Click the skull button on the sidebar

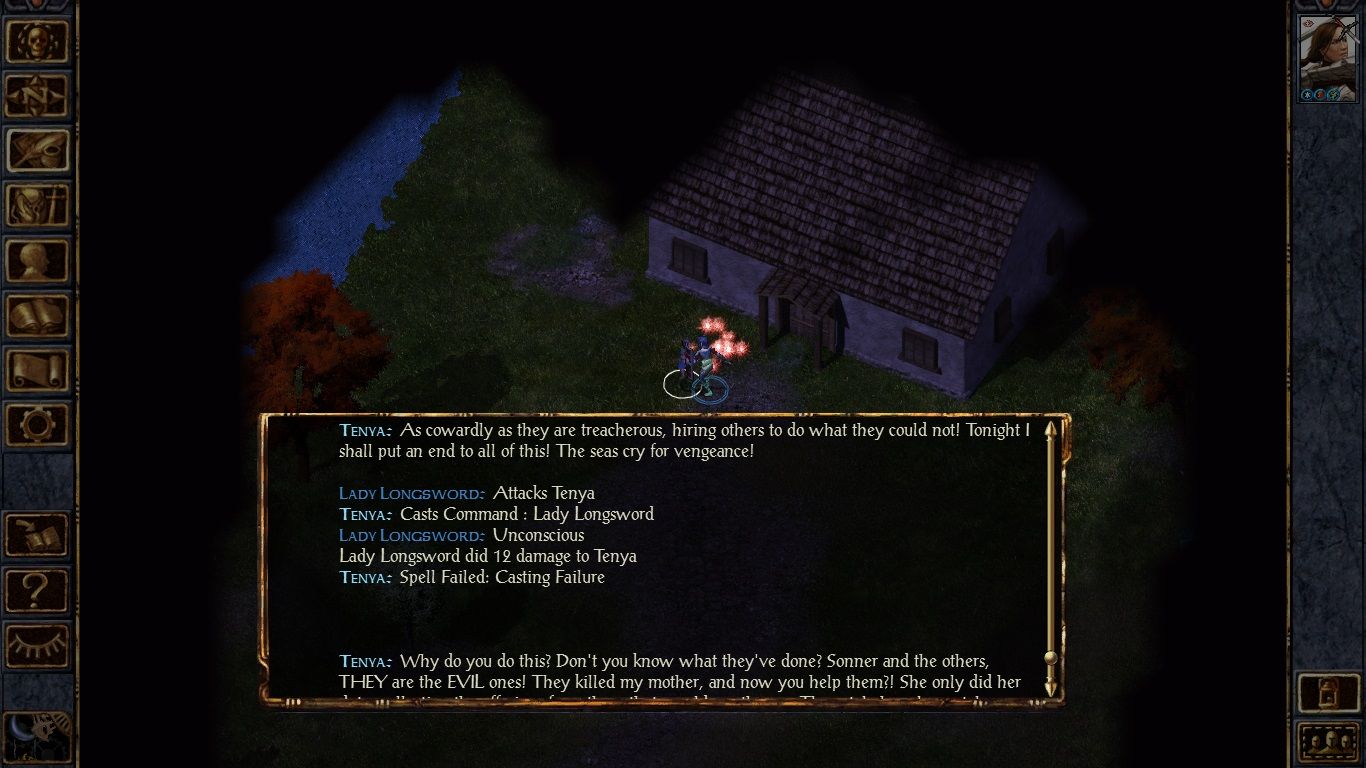[x=38, y=41]
